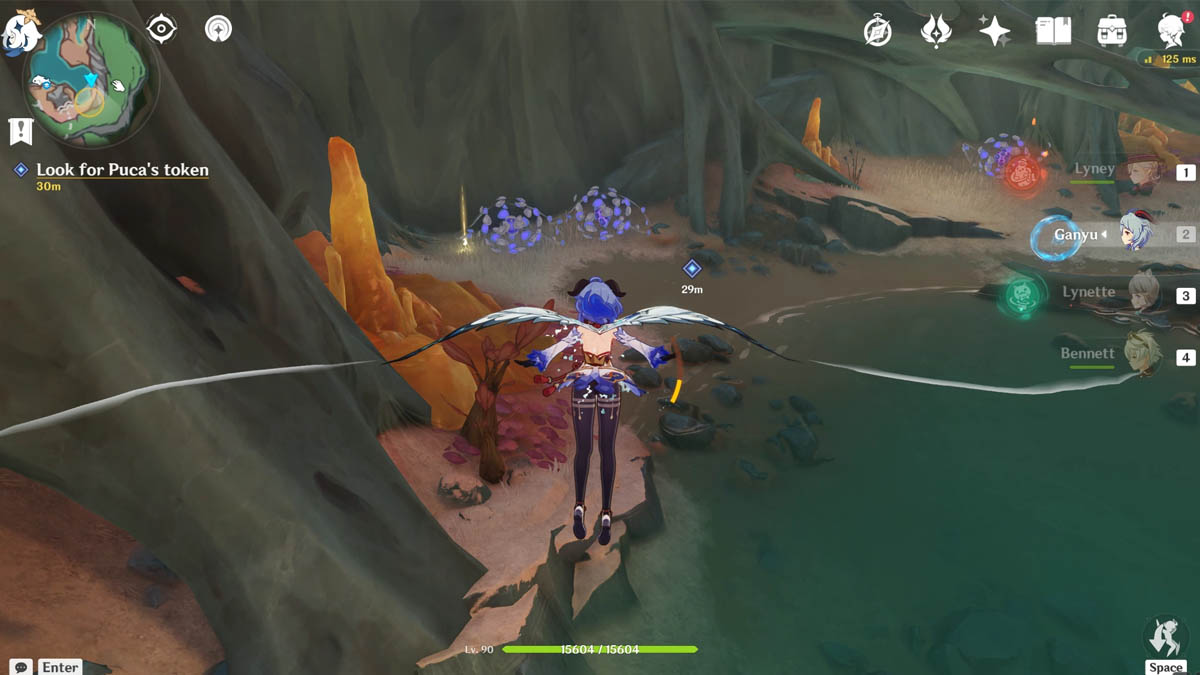The image size is (1200, 675).
Task: Open the circular minimap
Action: 90,79
